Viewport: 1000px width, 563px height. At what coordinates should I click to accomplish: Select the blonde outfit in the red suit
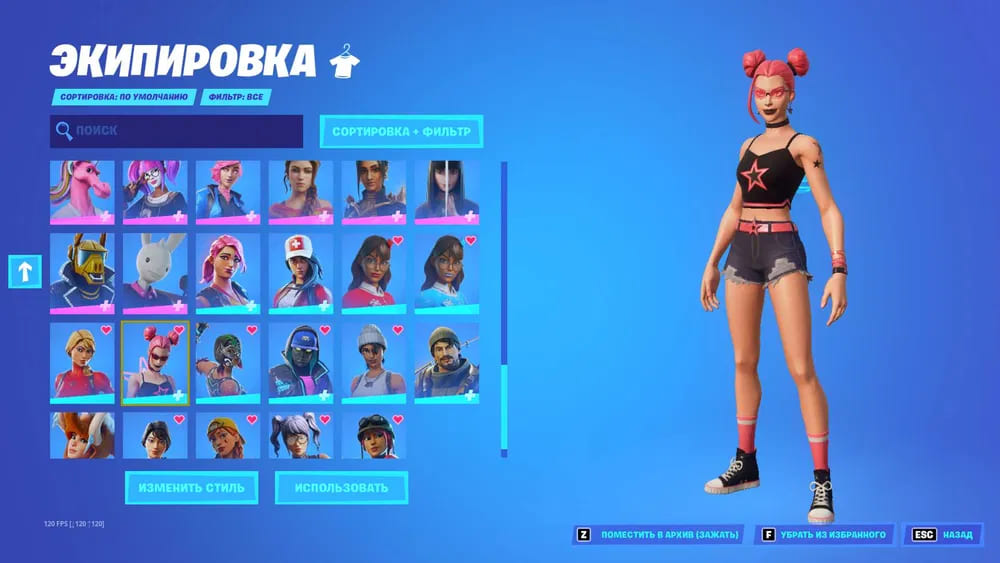coord(82,360)
